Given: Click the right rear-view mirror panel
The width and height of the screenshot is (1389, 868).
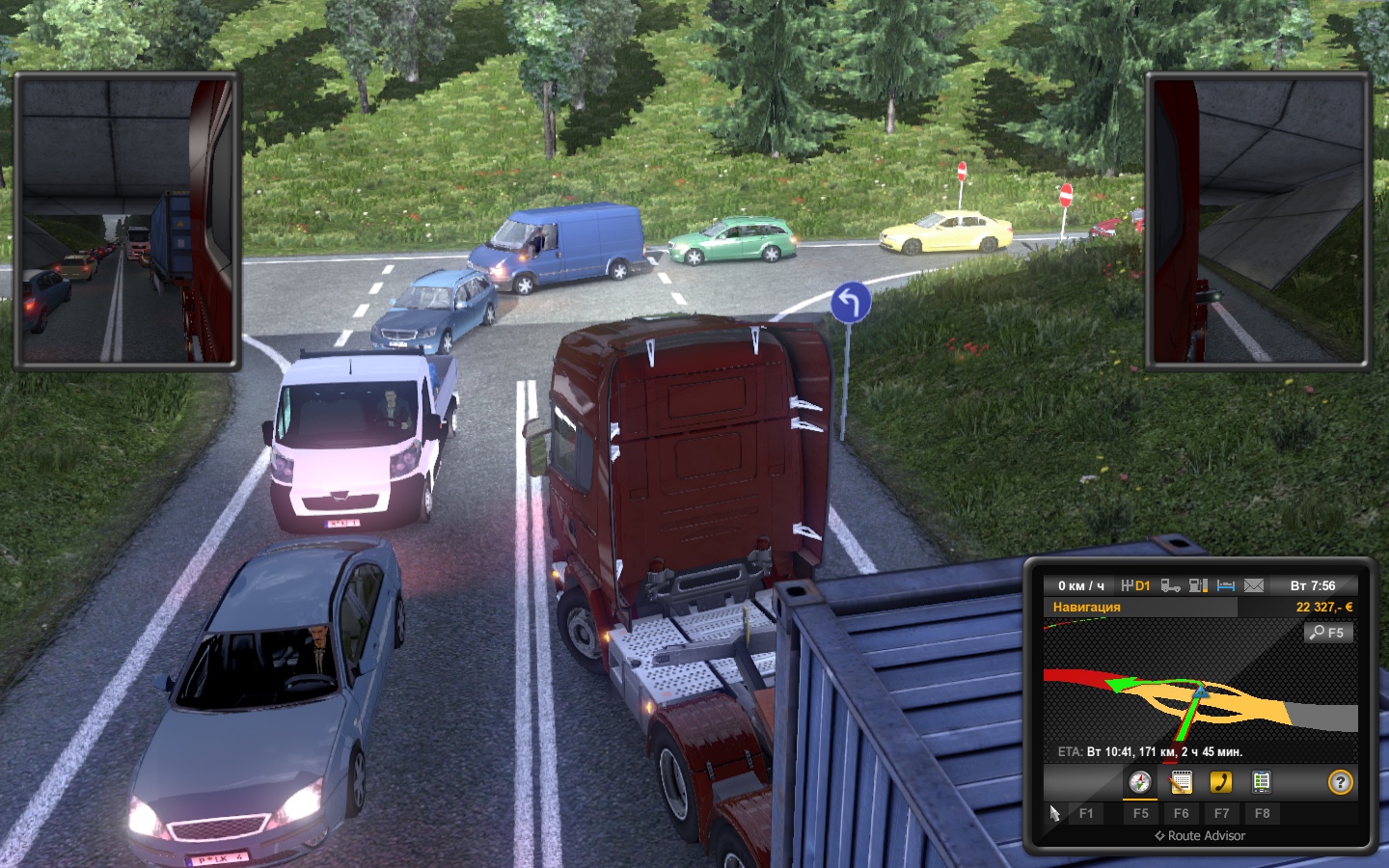Looking at the screenshot, I should pyautogui.click(x=1258, y=222).
